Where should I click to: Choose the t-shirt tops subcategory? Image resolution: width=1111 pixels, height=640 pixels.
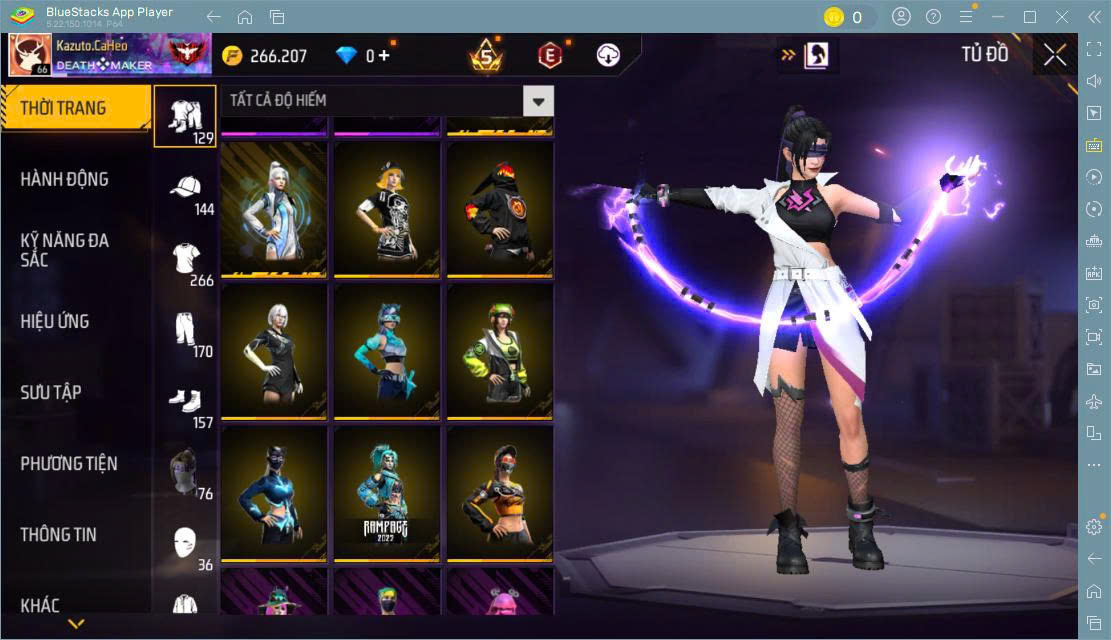185,261
